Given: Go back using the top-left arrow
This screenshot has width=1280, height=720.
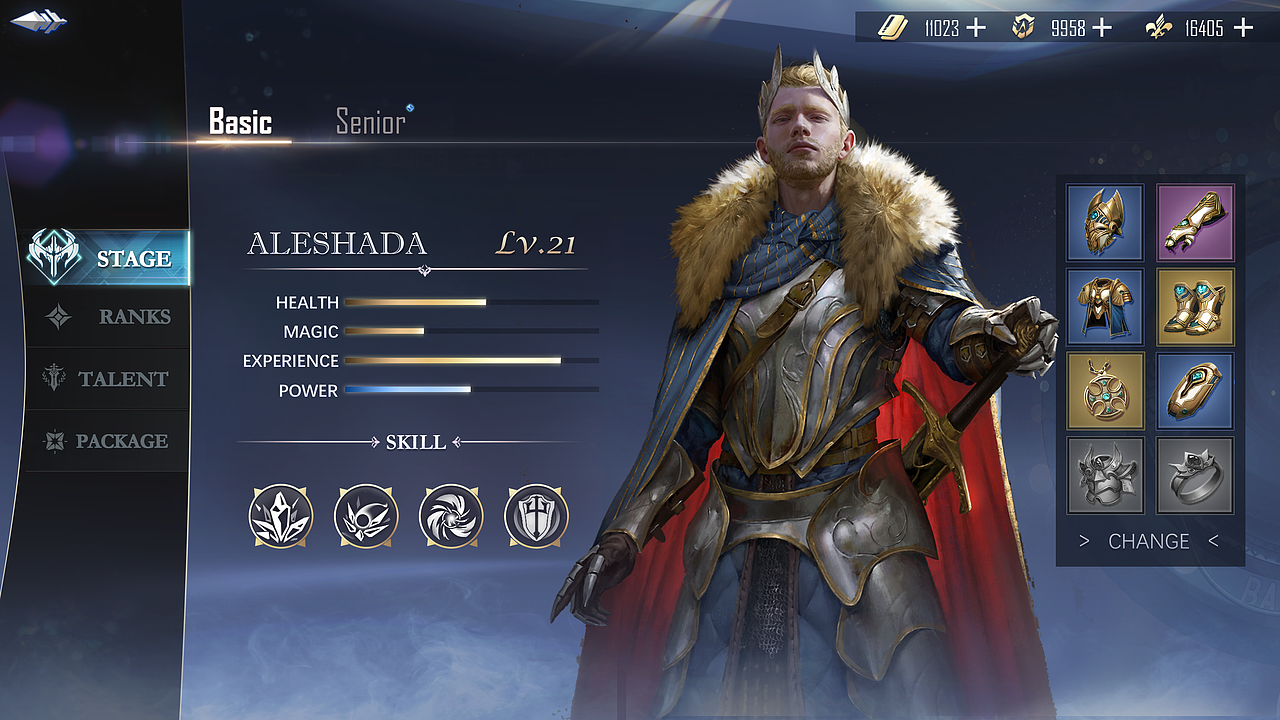Looking at the screenshot, I should pyautogui.click(x=38, y=20).
